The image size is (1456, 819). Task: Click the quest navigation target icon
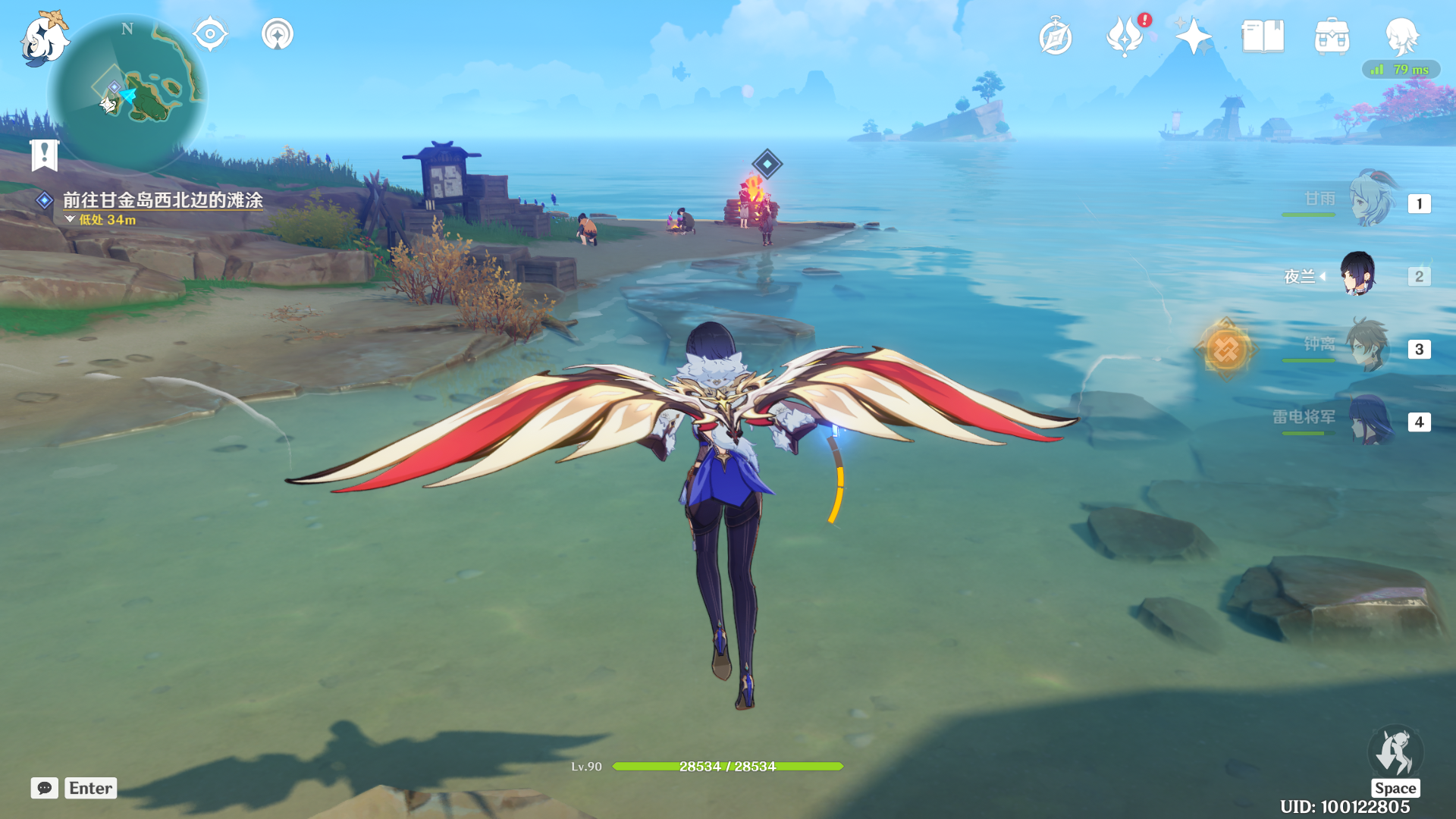210,34
